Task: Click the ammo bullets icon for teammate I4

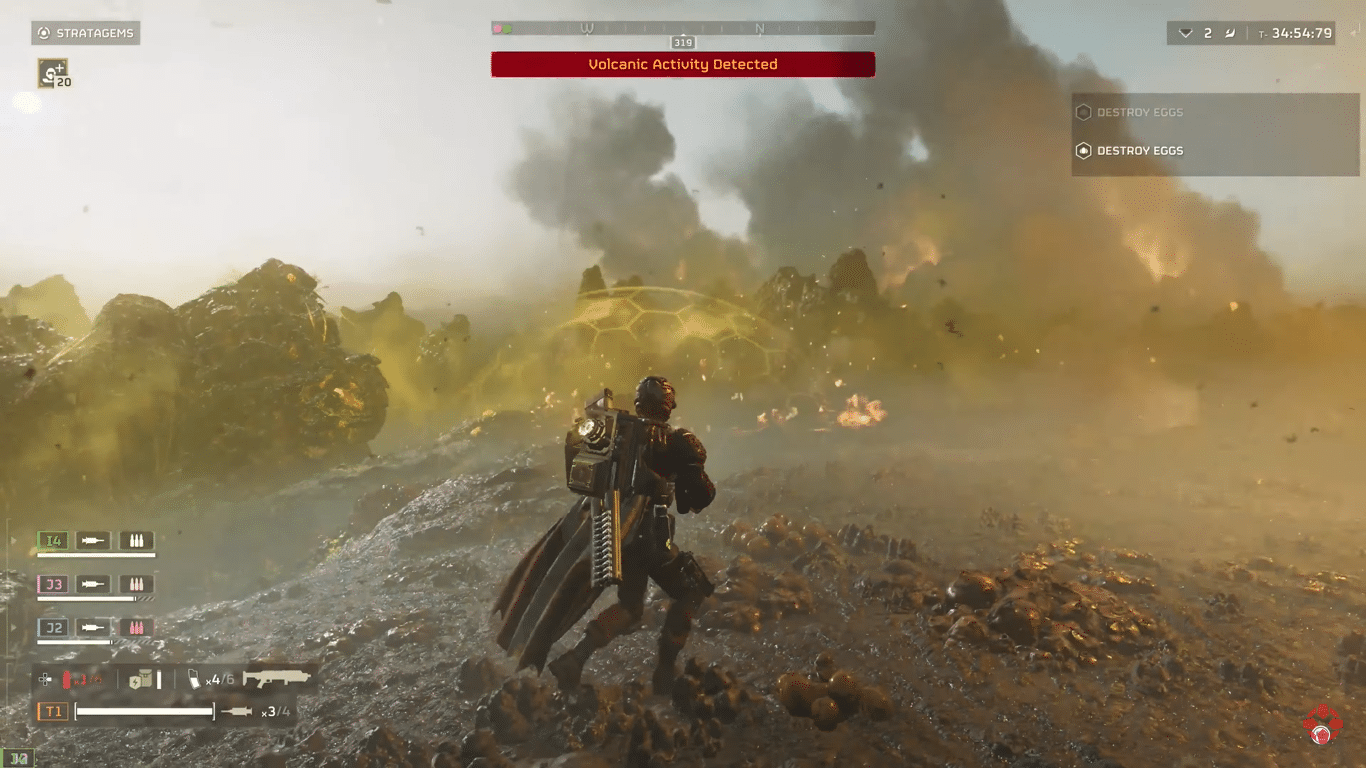Action: coord(136,540)
